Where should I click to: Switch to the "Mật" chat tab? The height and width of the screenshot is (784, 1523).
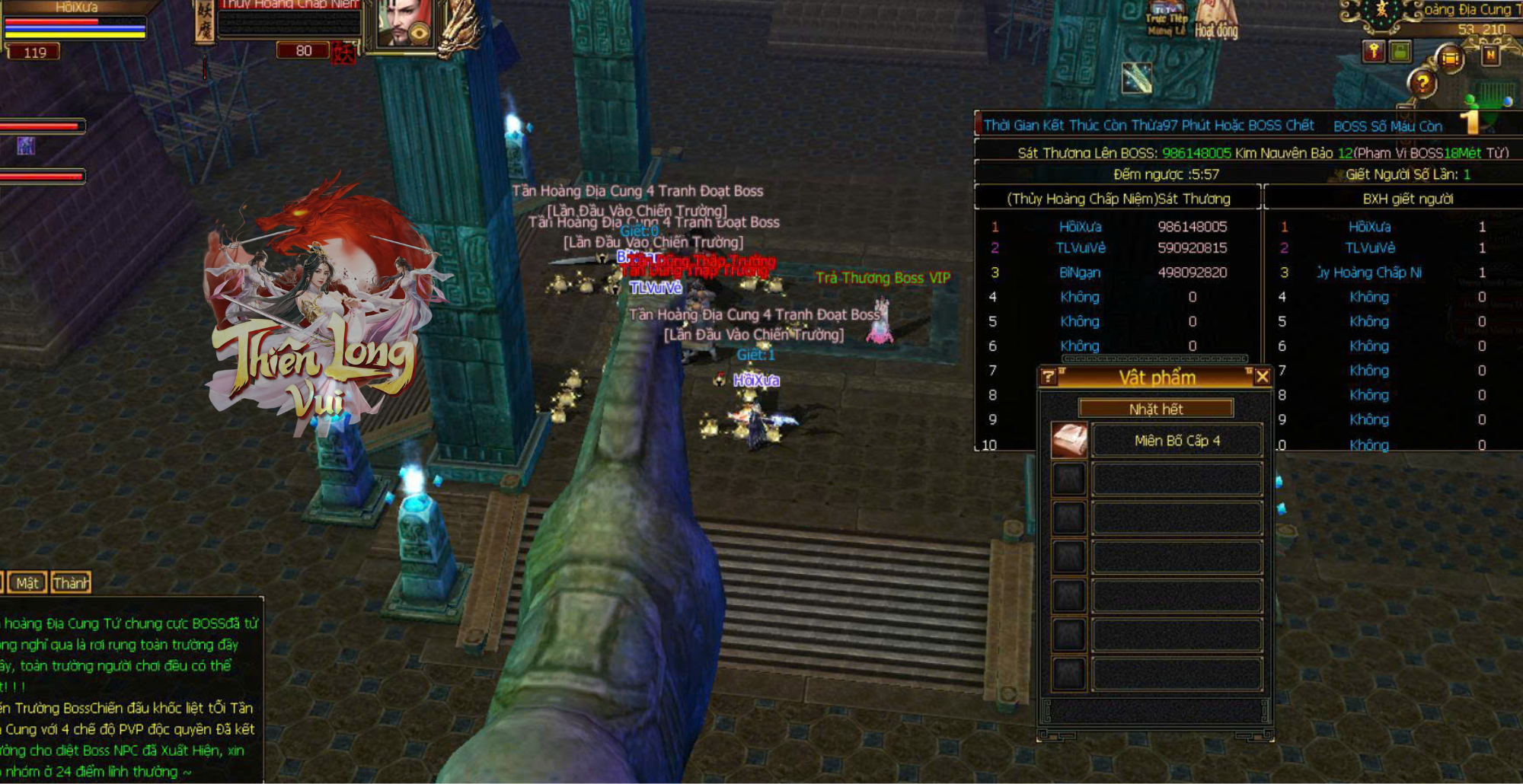(27, 583)
